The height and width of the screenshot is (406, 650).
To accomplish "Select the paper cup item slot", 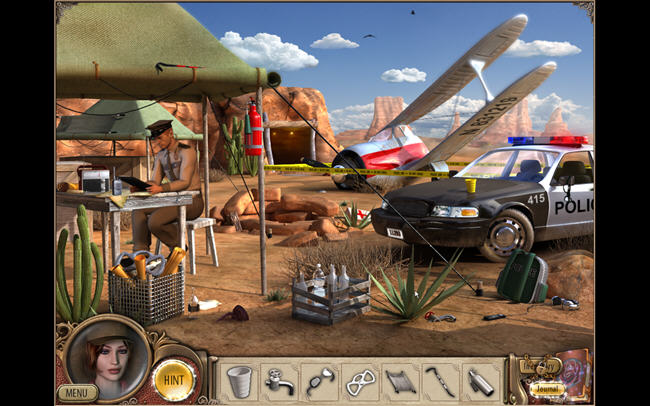I will click(x=238, y=380).
